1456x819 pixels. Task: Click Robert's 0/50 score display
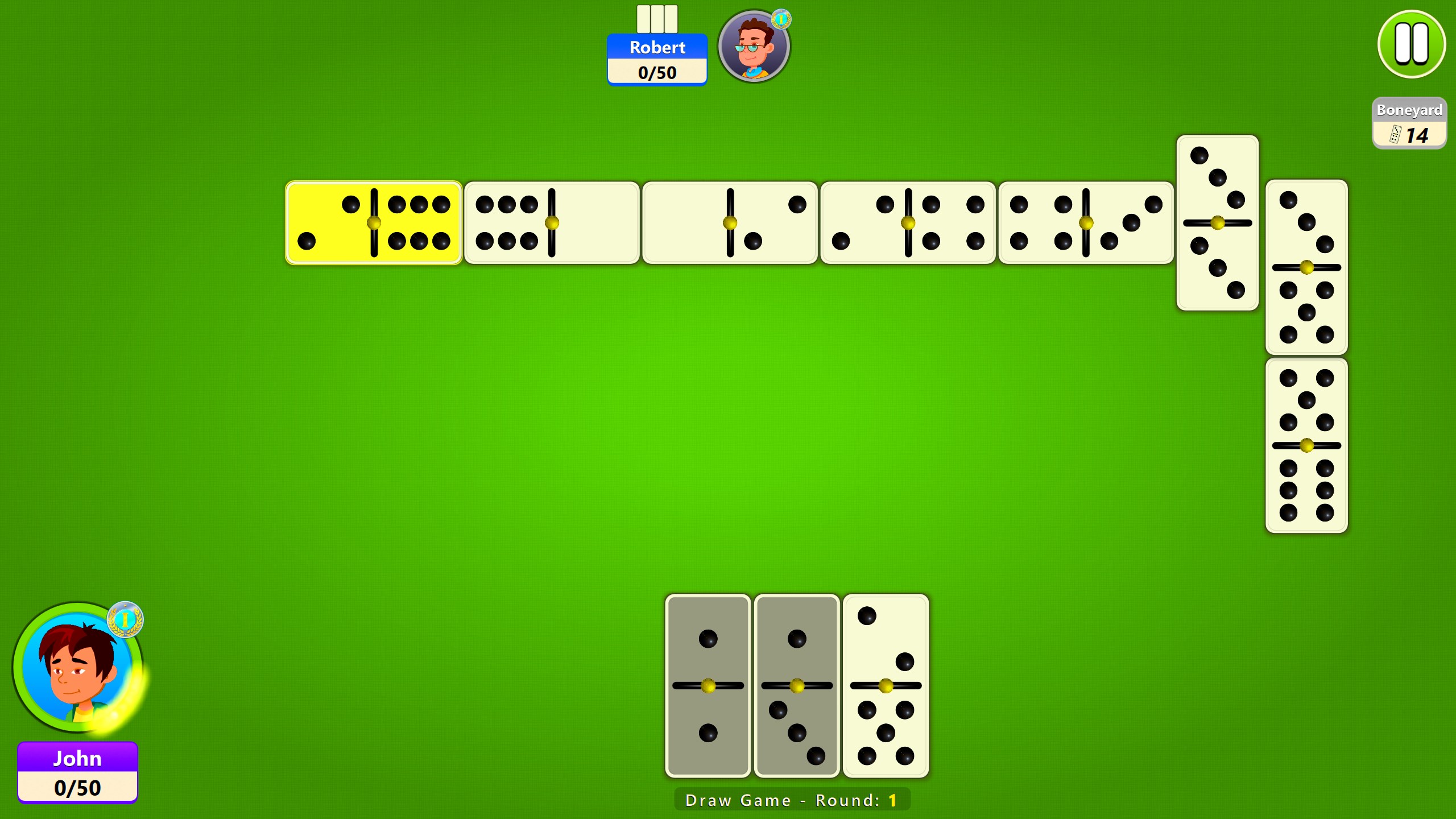coord(657,72)
